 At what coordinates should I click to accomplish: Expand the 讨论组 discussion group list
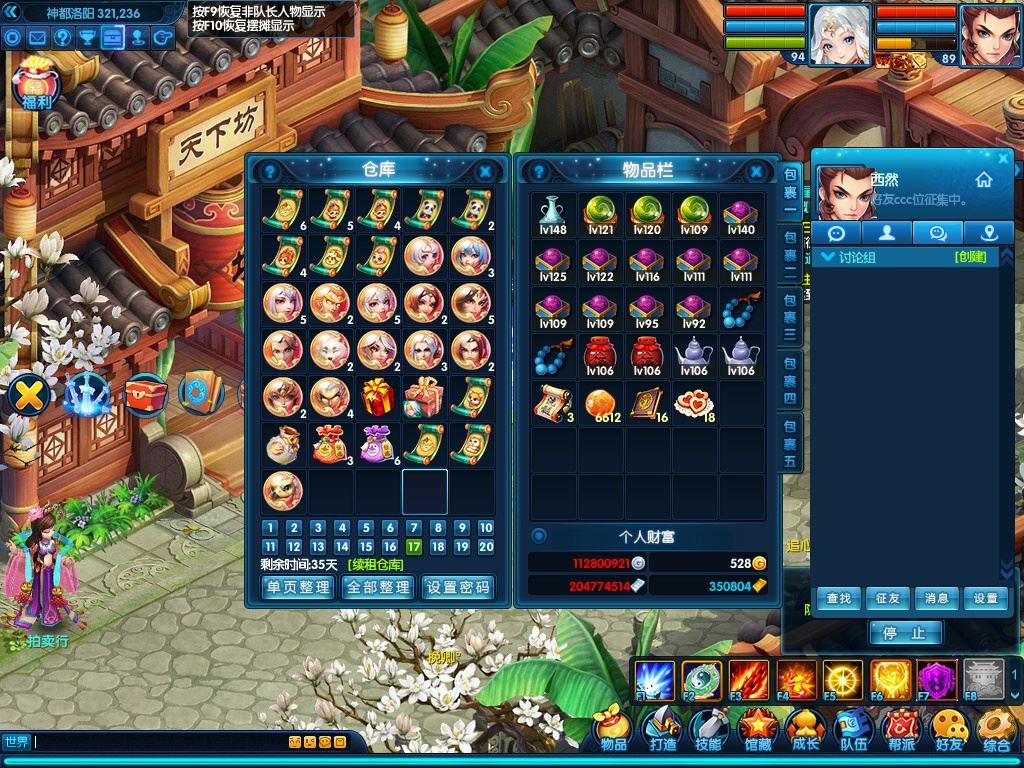pos(828,258)
